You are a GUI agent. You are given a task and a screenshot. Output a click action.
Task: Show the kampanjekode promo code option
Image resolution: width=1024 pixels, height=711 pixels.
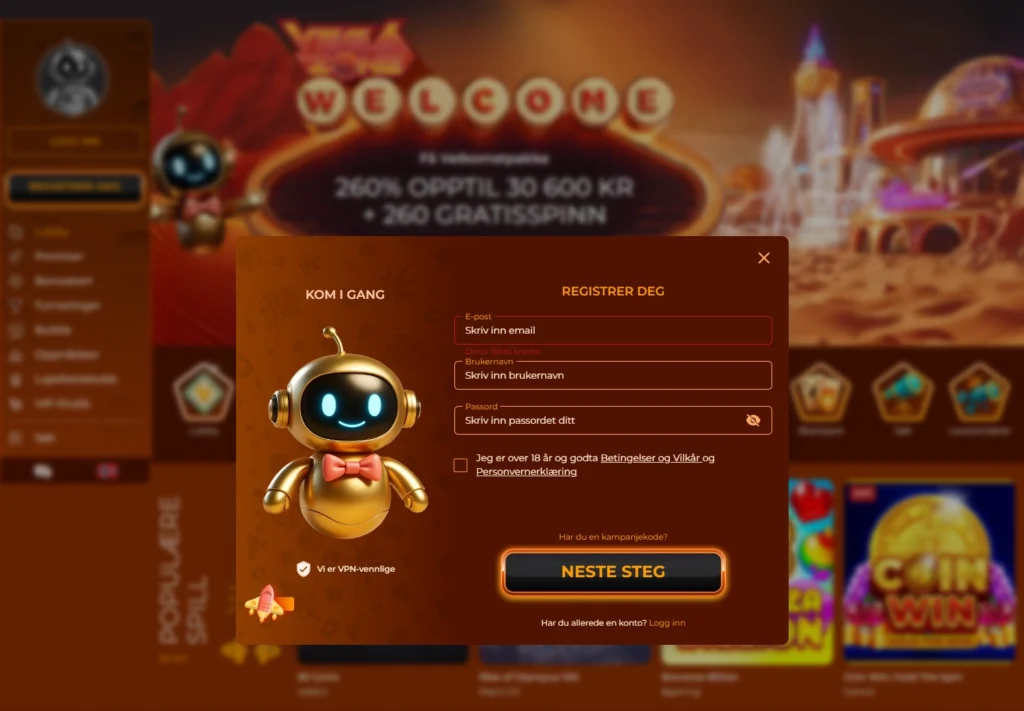point(612,537)
